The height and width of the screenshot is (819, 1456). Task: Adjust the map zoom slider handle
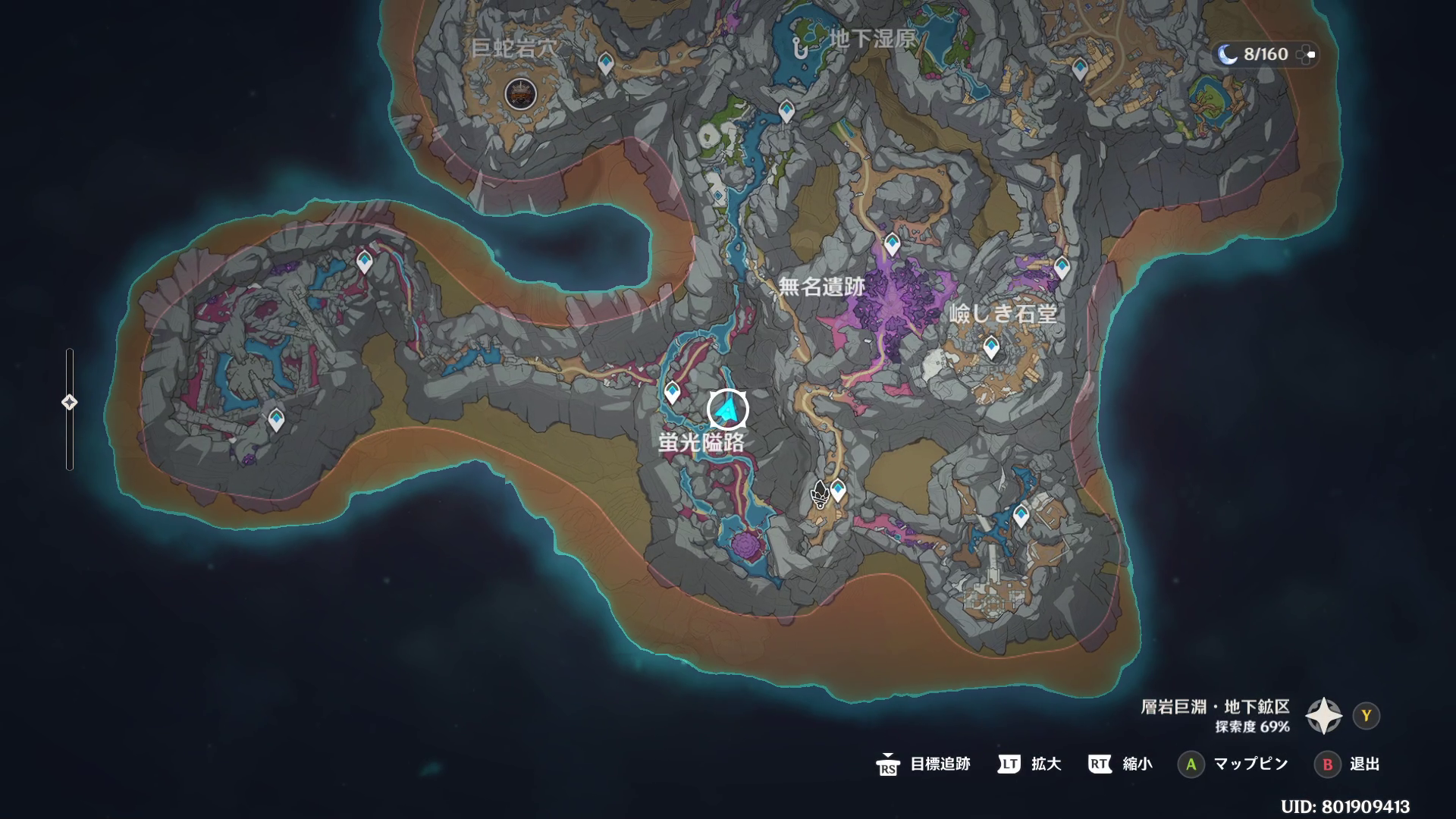click(69, 402)
